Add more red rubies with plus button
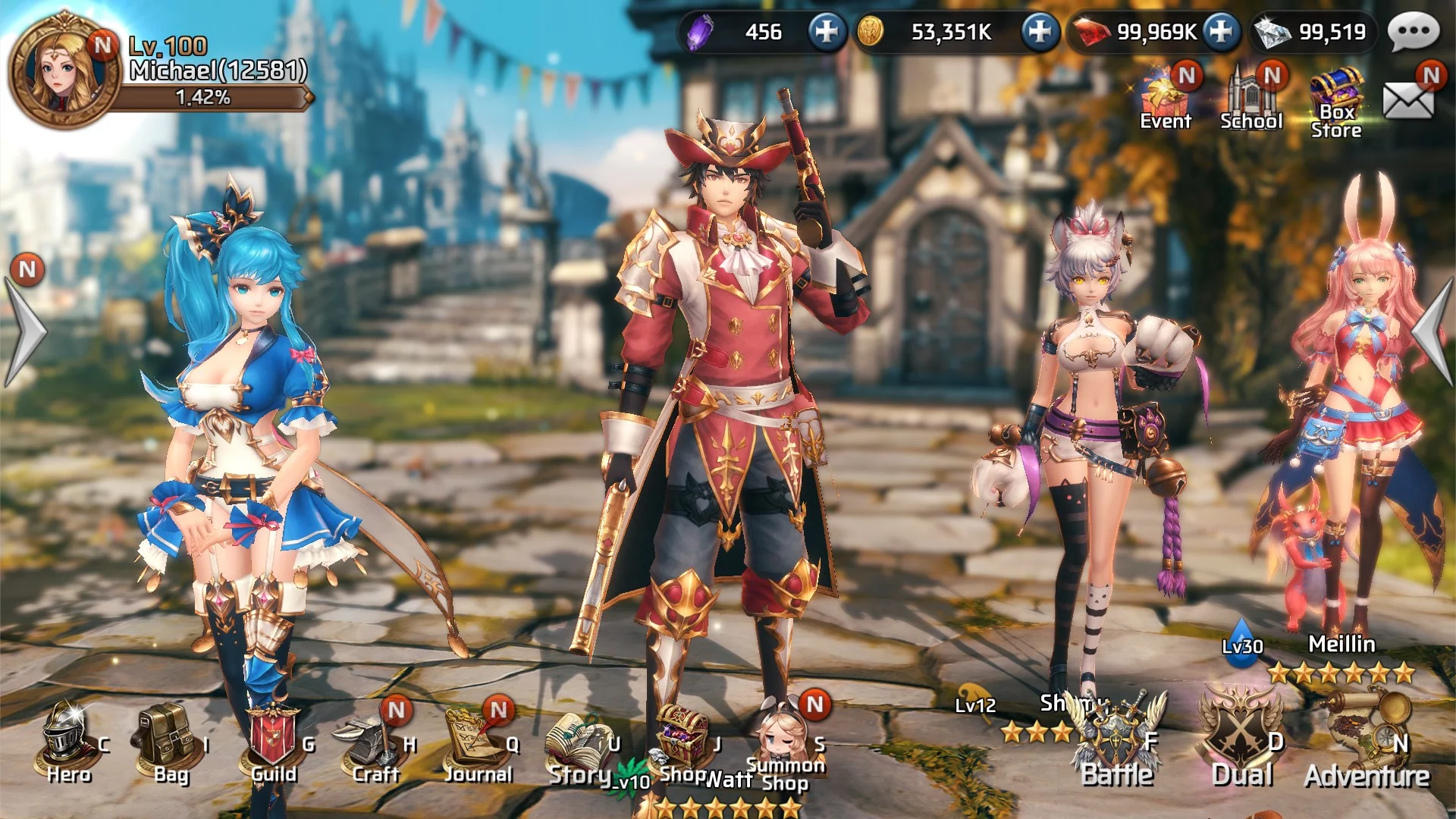The width and height of the screenshot is (1456, 819). [x=1220, y=32]
